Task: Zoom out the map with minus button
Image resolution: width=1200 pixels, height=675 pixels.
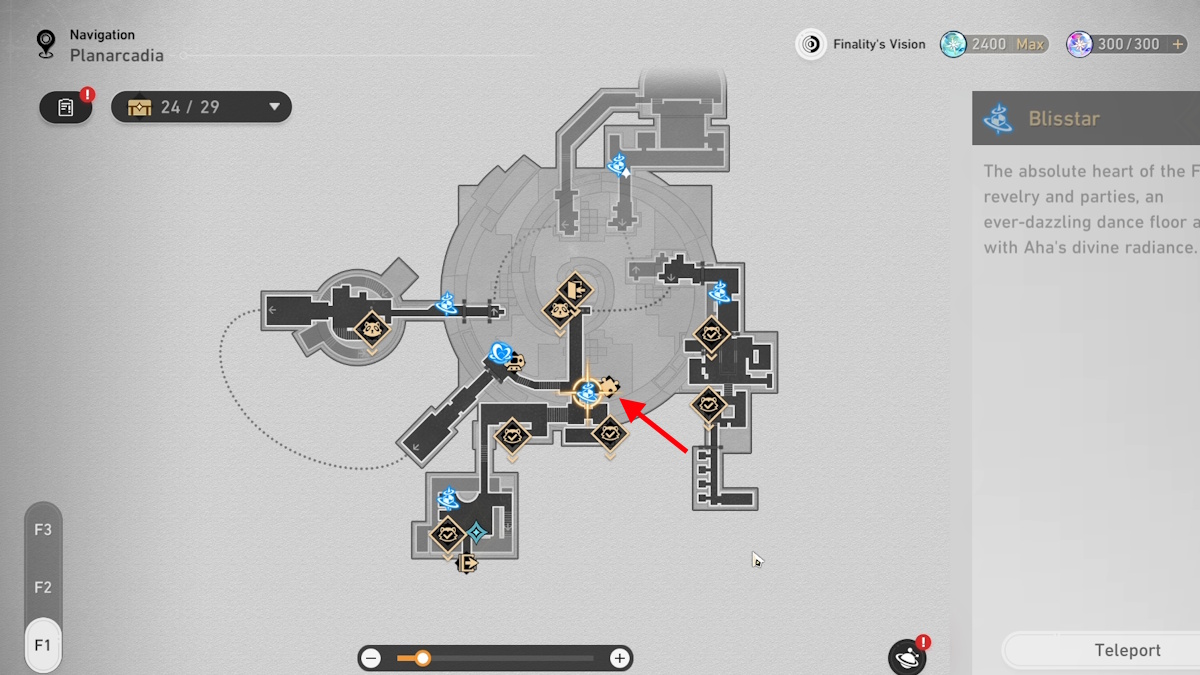Action: 372,658
